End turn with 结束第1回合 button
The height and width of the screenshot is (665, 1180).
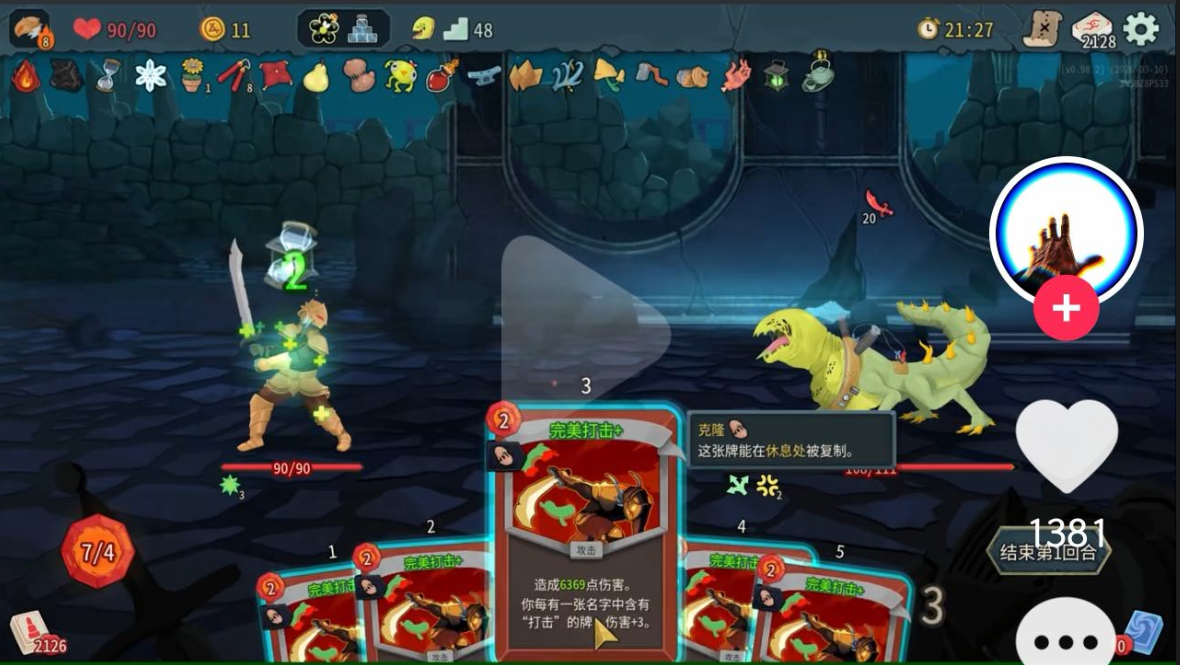(1048, 552)
